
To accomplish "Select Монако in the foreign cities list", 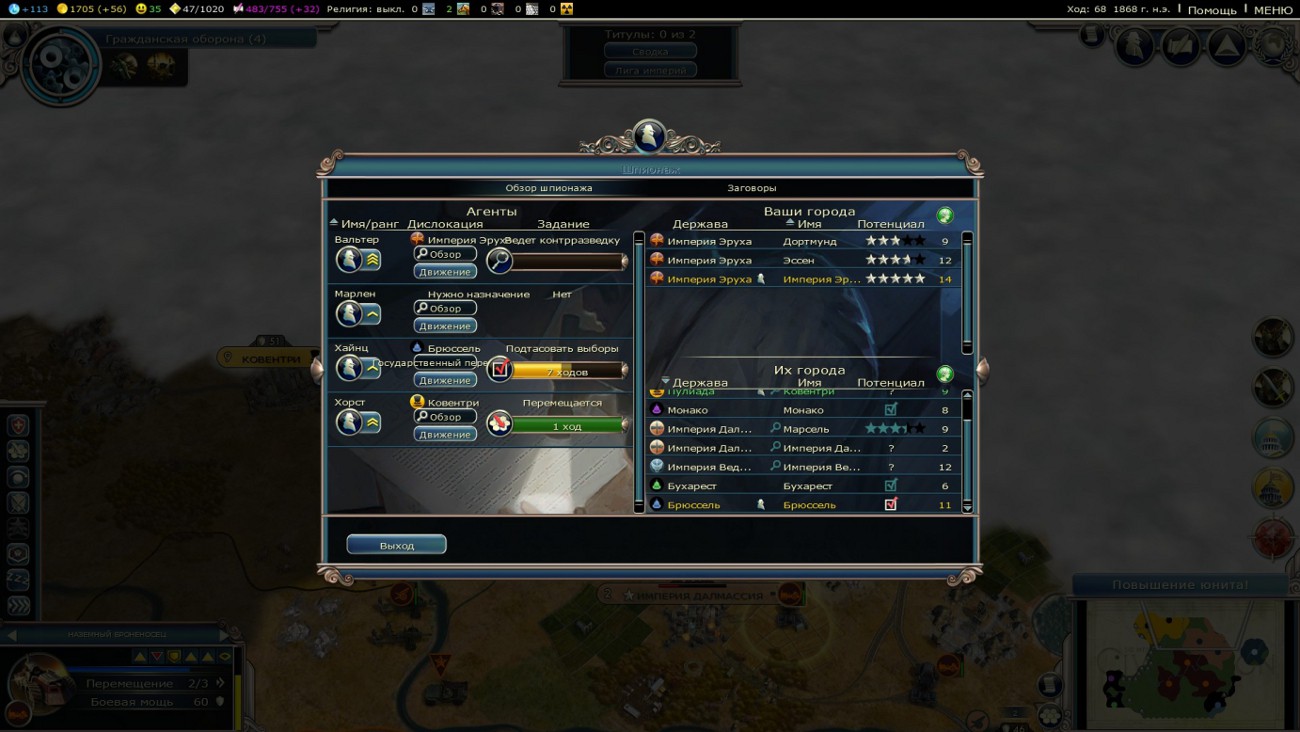I will click(805, 410).
